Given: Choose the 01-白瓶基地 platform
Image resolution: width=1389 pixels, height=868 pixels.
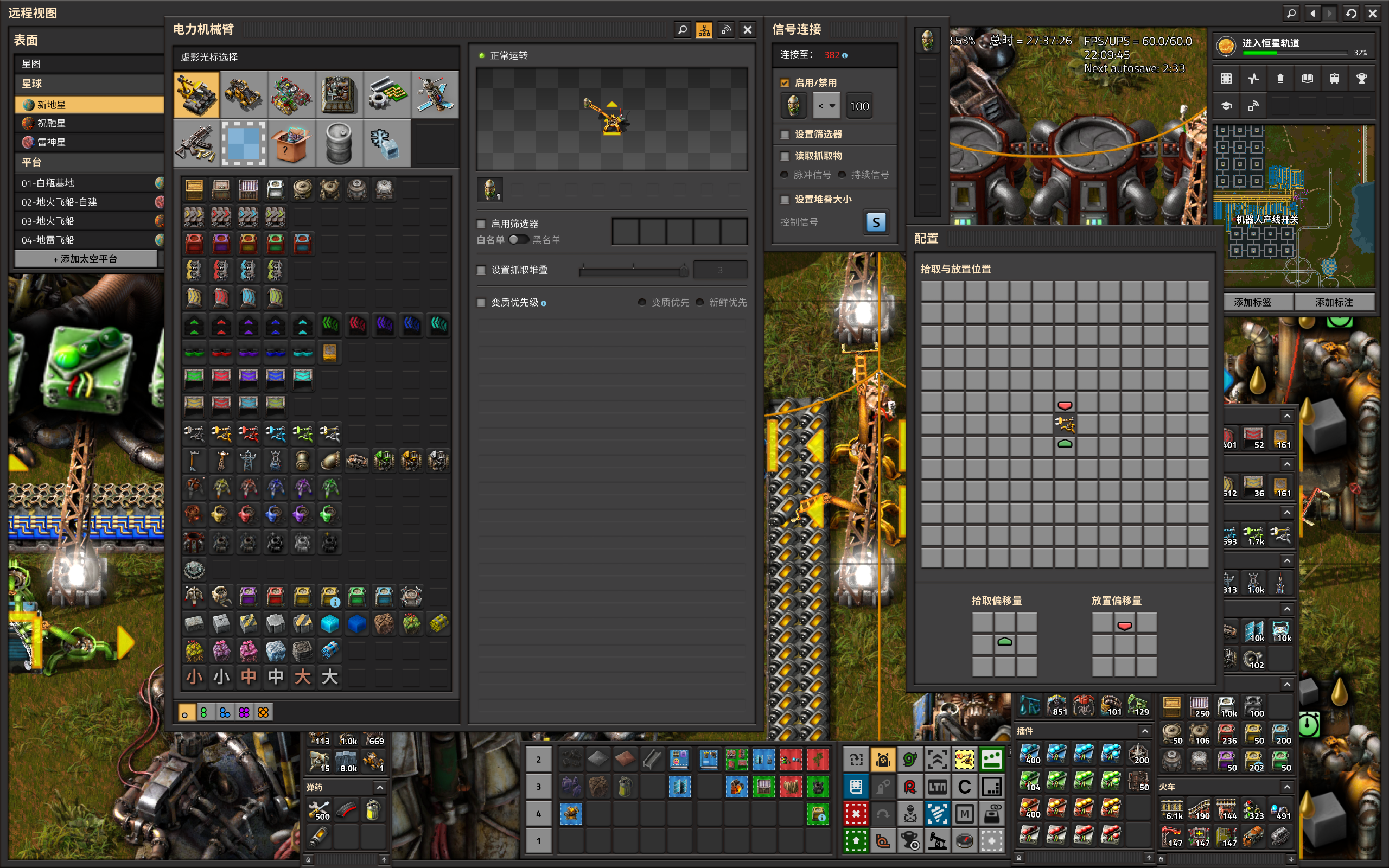Looking at the screenshot, I should click(x=48, y=183).
